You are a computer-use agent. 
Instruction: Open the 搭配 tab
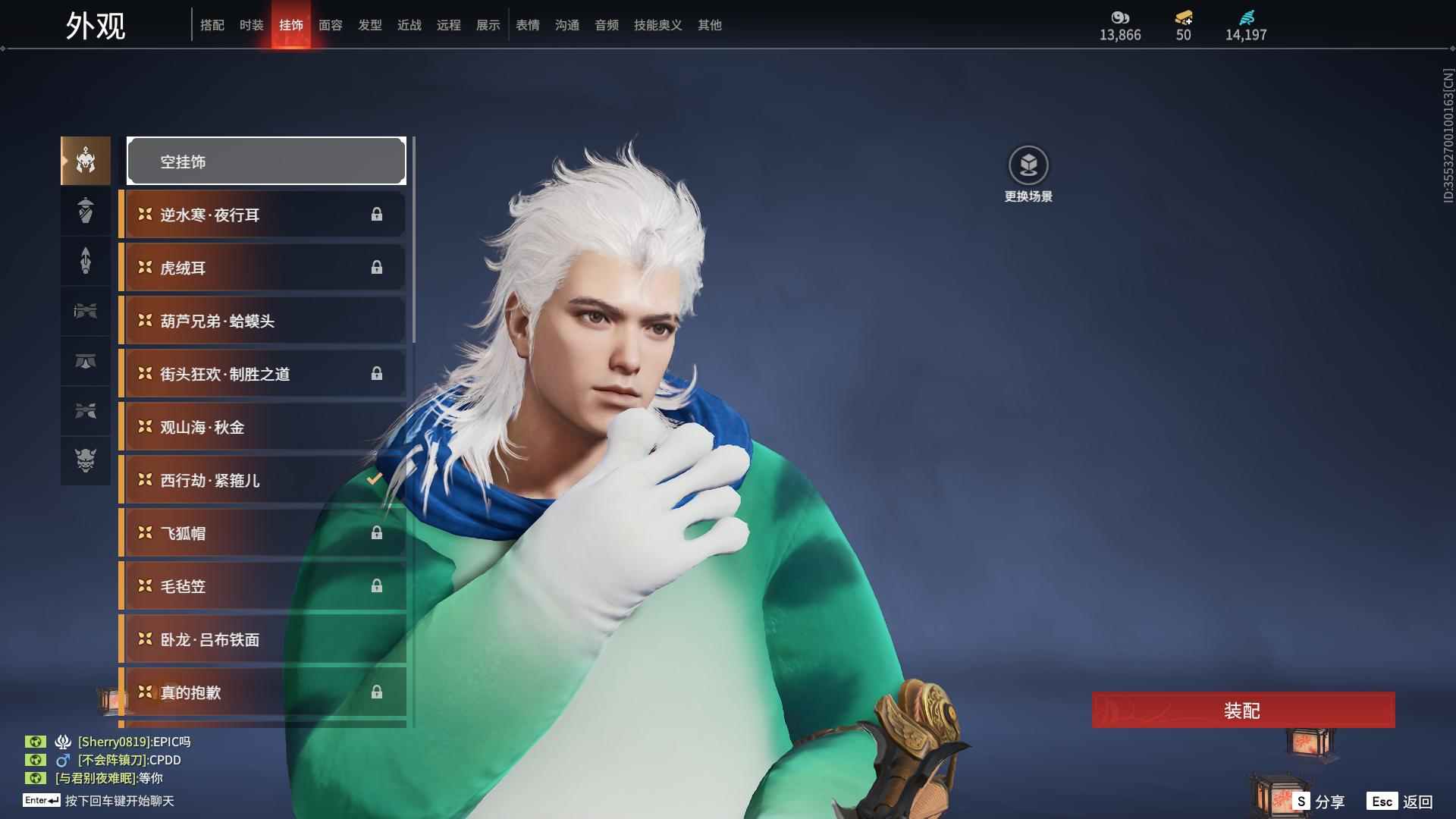point(212,25)
